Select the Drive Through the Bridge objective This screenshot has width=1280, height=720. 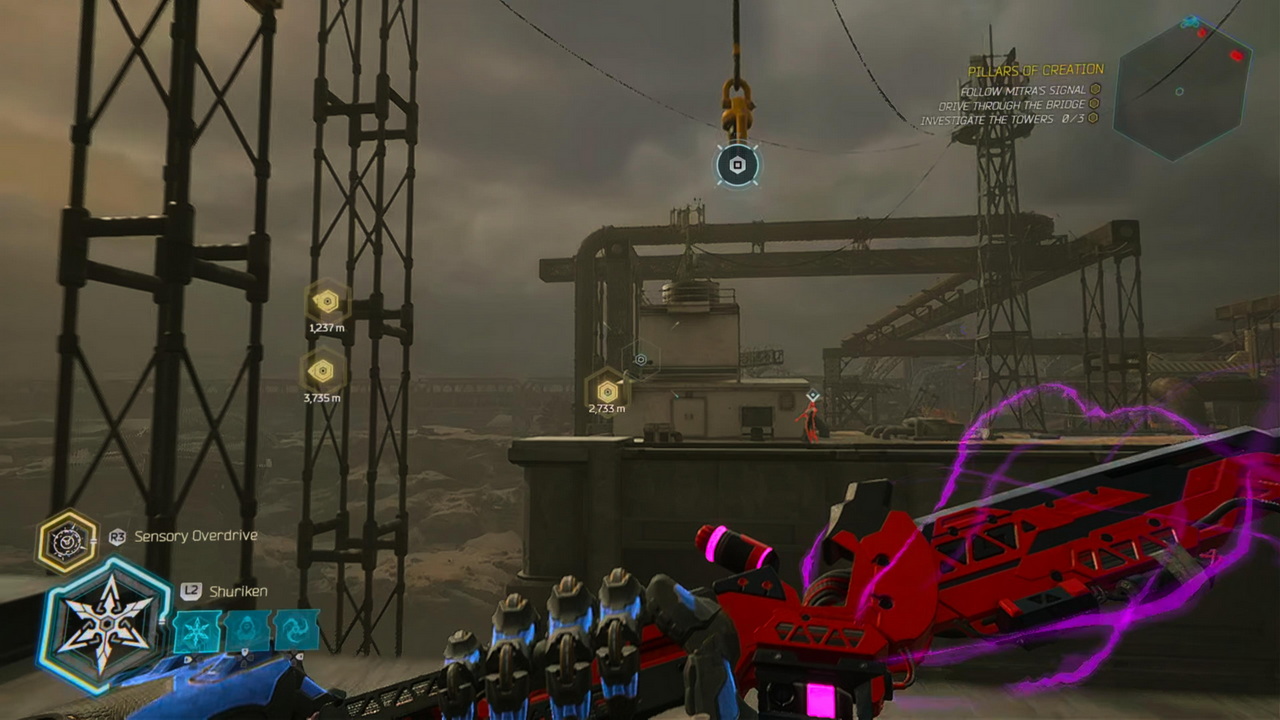pyautogui.click(x=1012, y=105)
